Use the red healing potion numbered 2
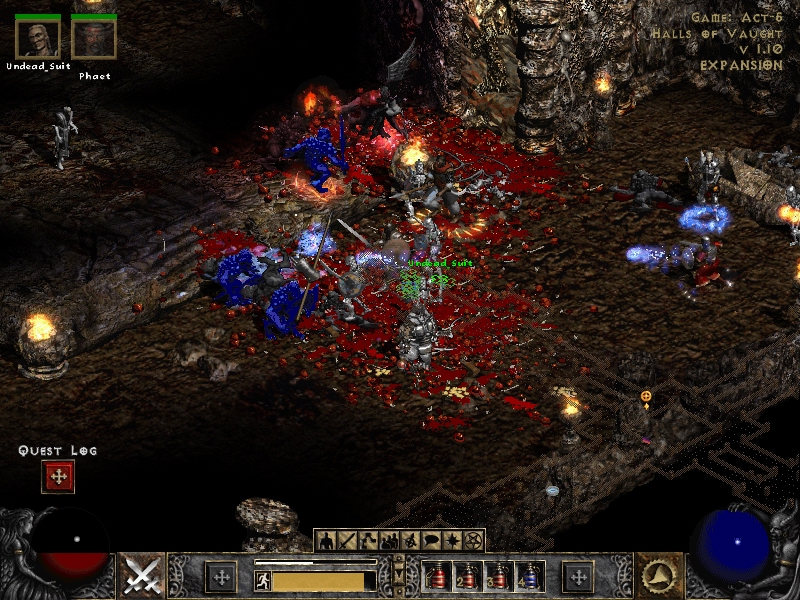Image resolution: width=800 pixels, height=600 pixels. (x=467, y=577)
